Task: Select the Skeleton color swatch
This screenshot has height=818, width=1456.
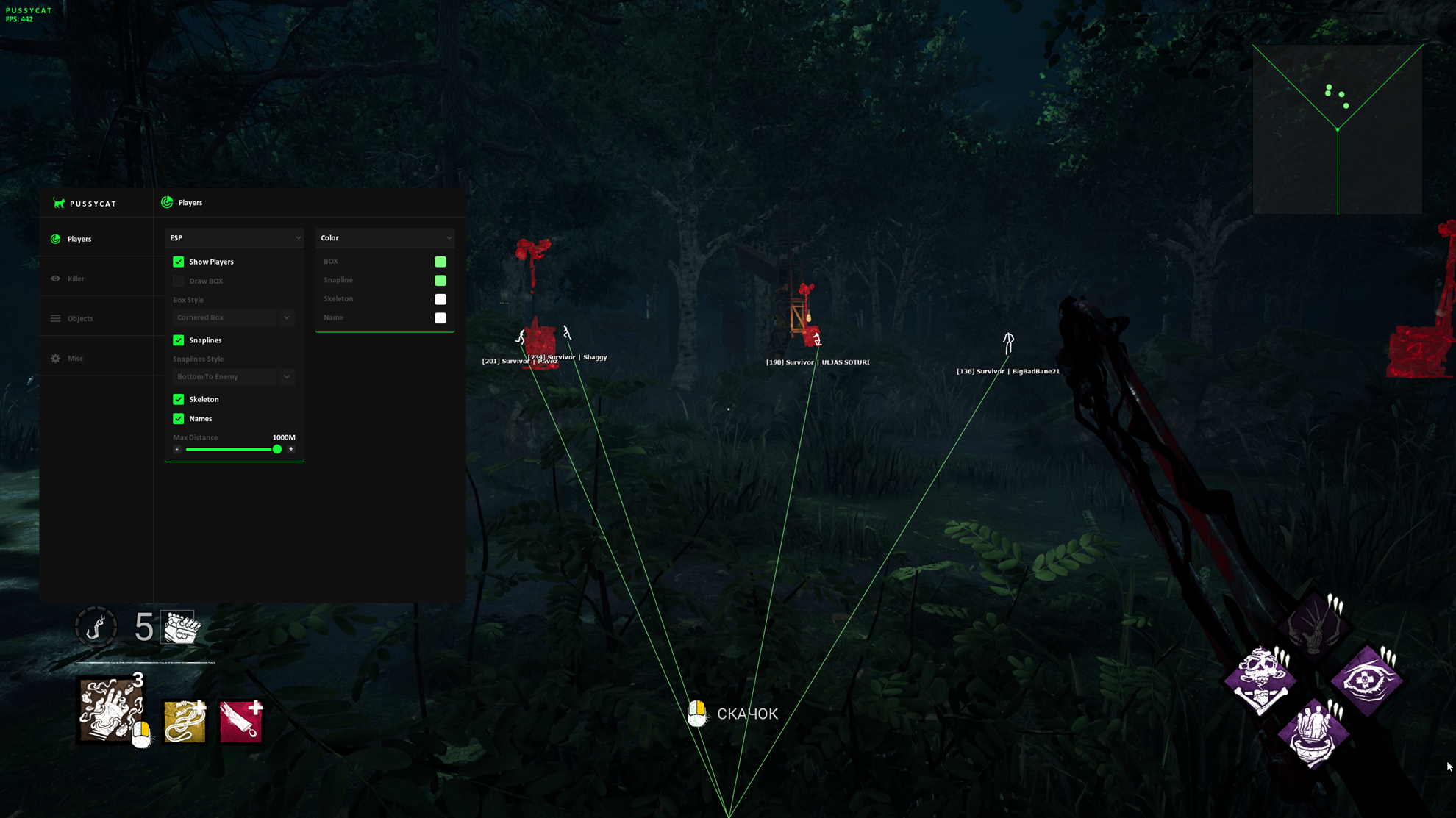Action: (x=440, y=299)
